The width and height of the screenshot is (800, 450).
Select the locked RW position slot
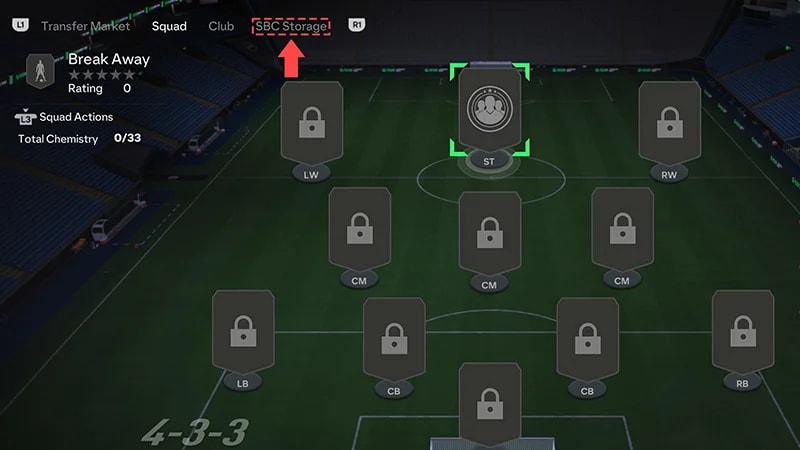(x=669, y=125)
